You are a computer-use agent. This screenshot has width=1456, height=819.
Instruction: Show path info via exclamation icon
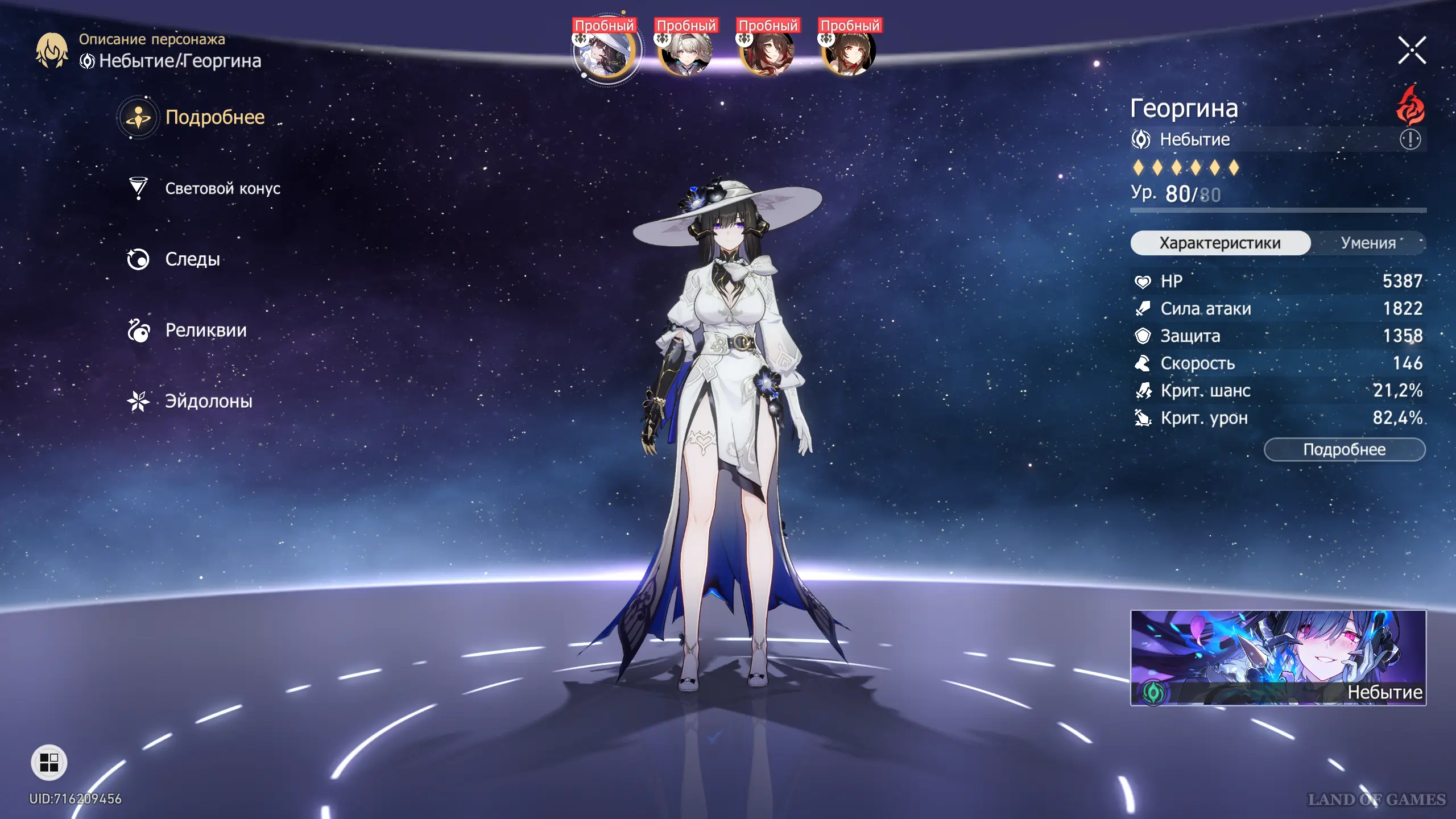[1410, 139]
